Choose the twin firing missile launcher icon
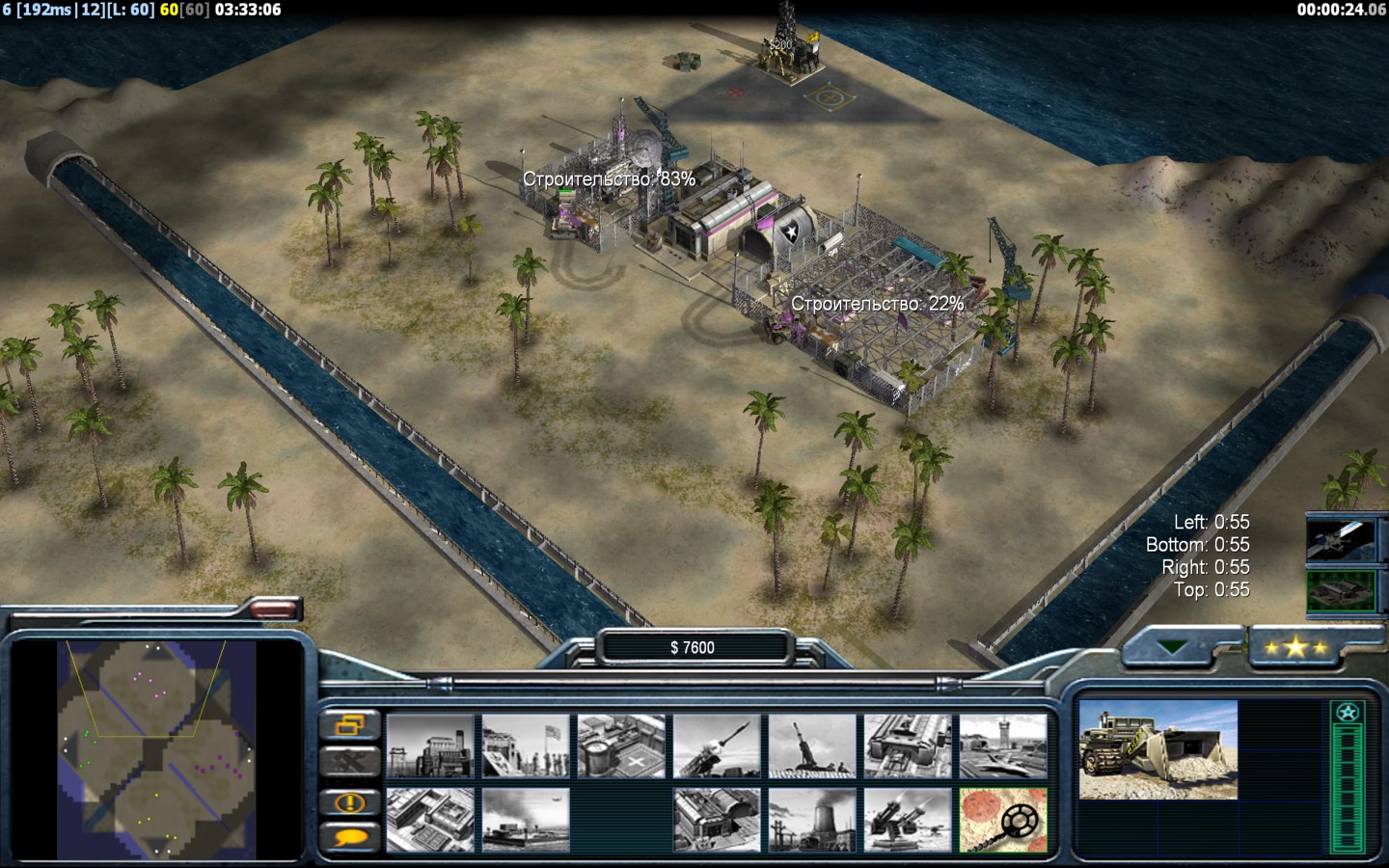Viewport: 1389px width, 868px height. pyautogui.click(x=908, y=820)
